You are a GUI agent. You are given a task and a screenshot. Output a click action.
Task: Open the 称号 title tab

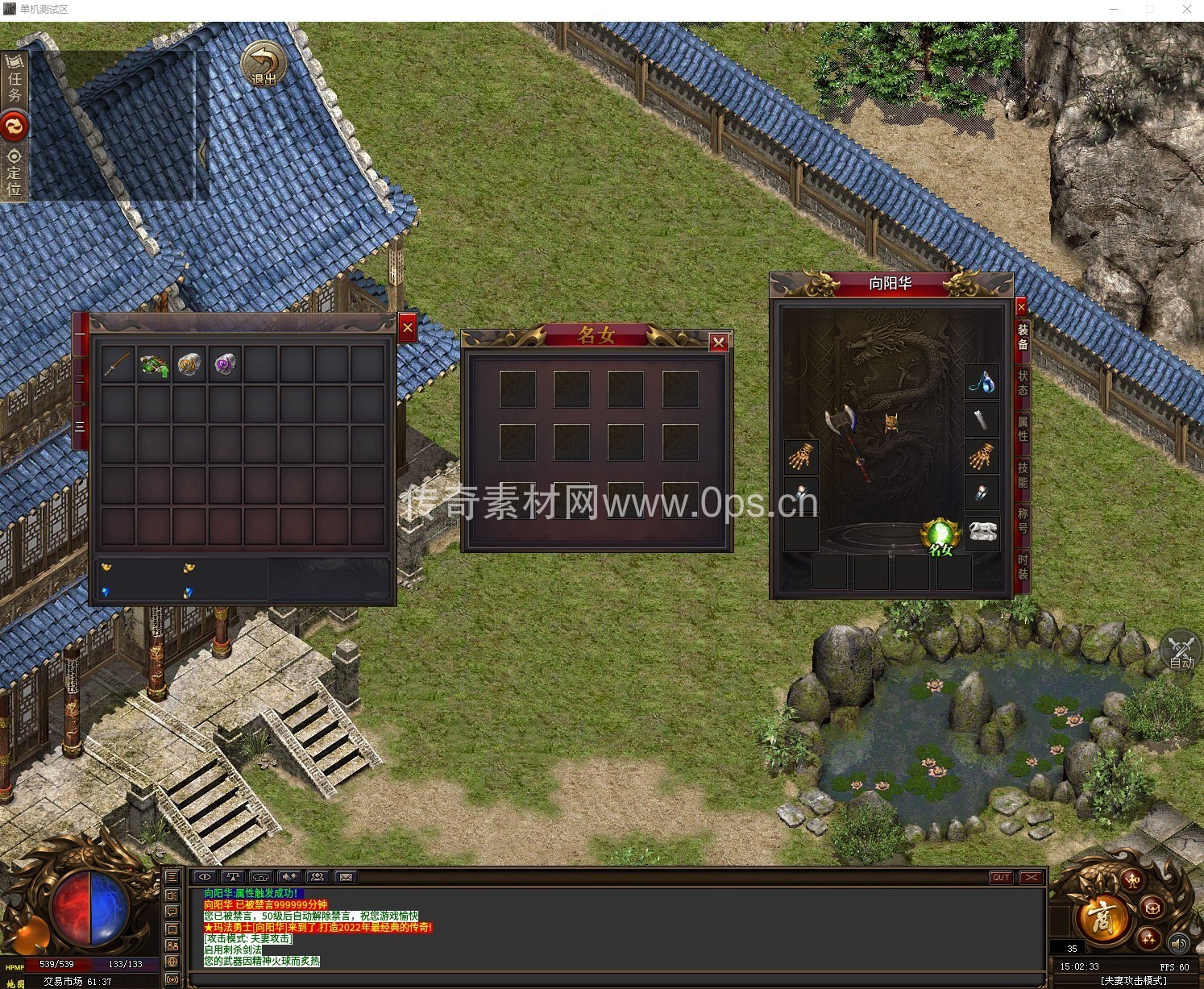tap(1023, 520)
